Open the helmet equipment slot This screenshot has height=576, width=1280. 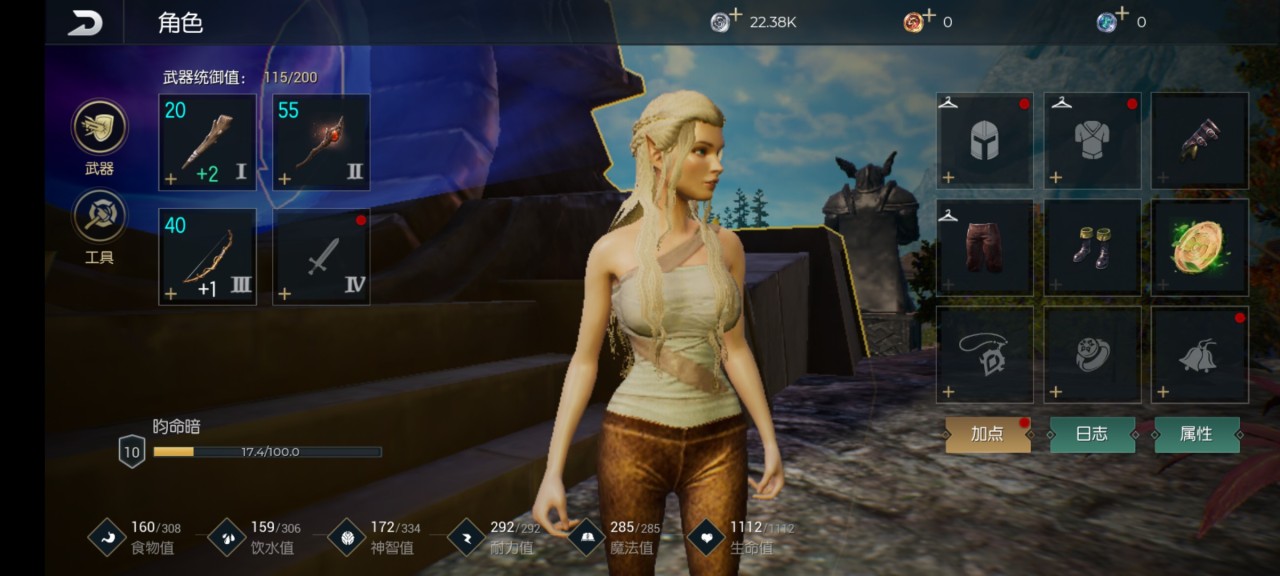[985, 140]
